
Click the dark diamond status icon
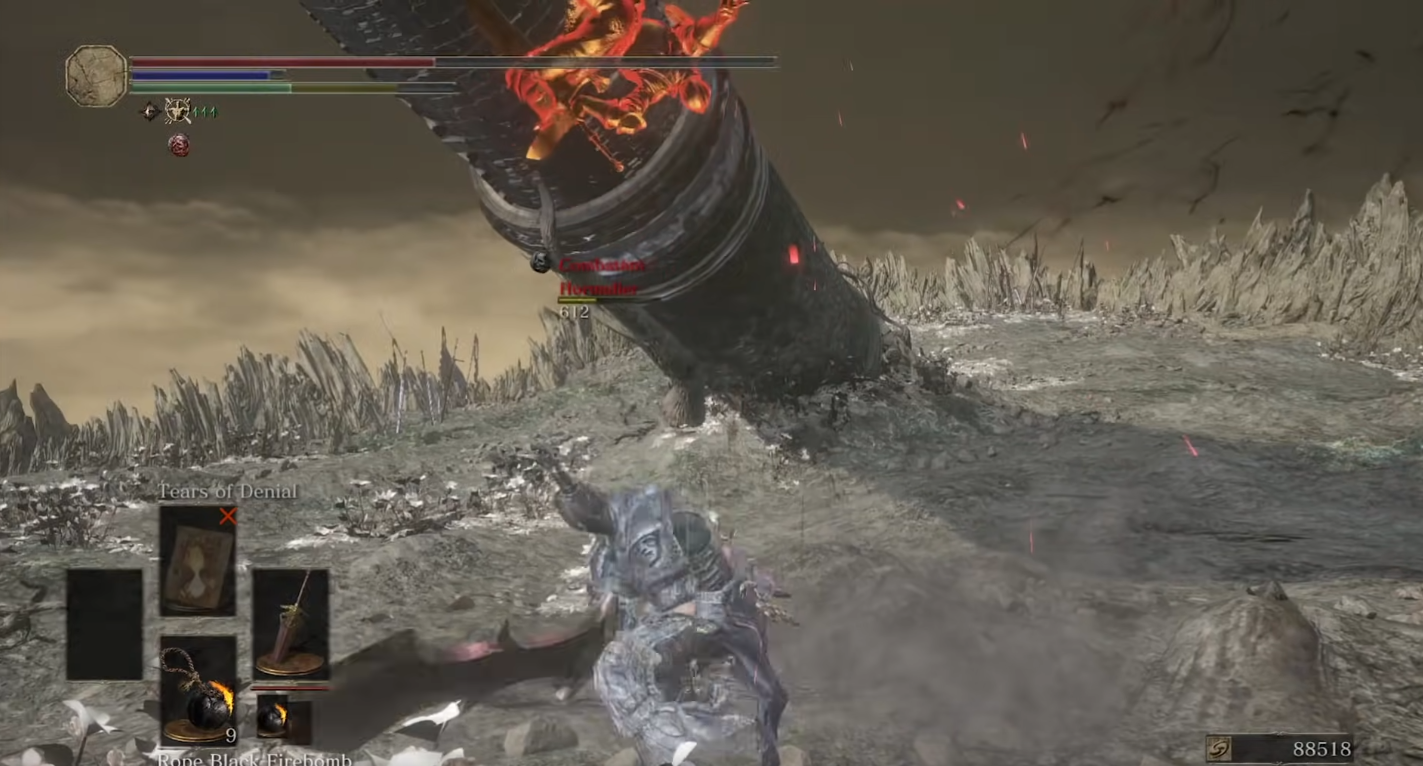(x=150, y=111)
